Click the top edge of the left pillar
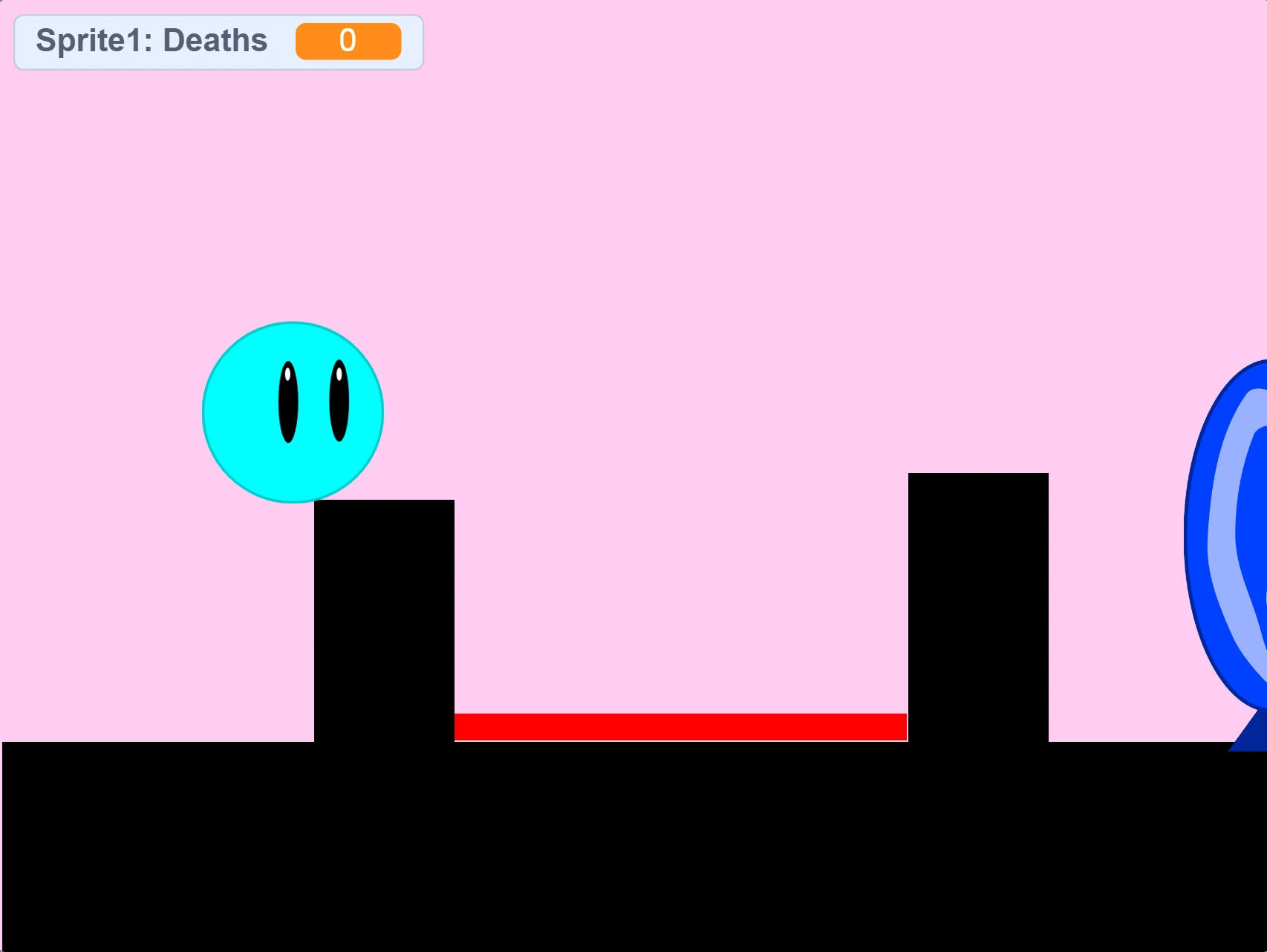The height and width of the screenshot is (952, 1267). coord(384,505)
